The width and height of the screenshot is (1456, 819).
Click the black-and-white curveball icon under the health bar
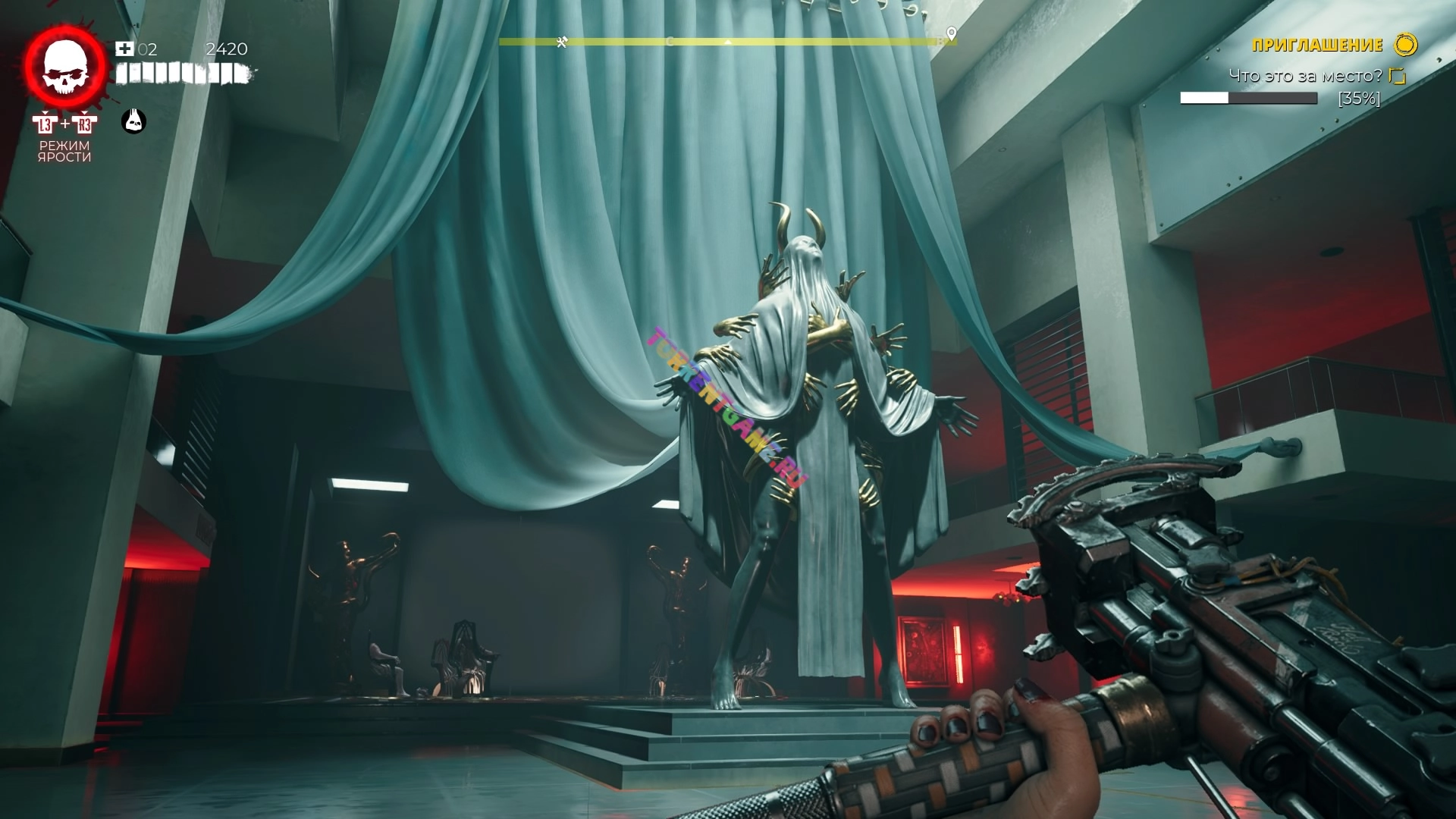tap(134, 121)
